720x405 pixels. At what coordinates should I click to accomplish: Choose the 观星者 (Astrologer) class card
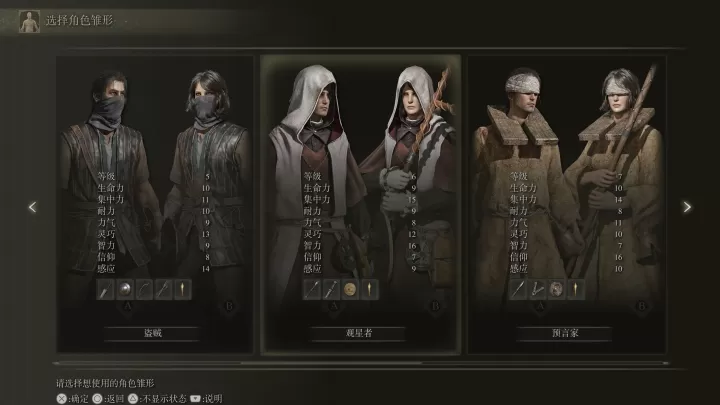click(360, 200)
